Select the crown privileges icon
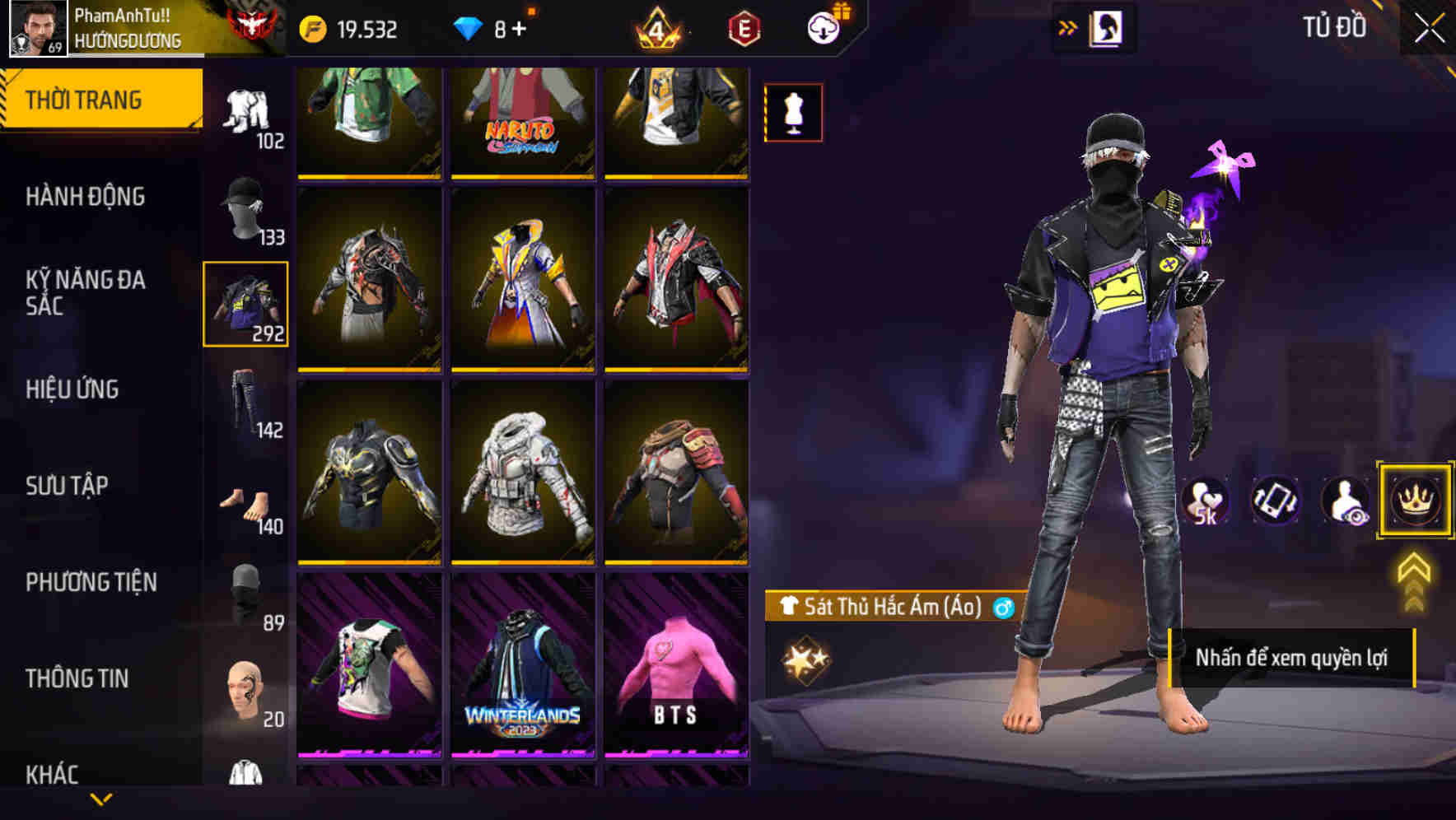Image resolution: width=1456 pixels, height=820 pixels. pyautogui.click(x=1413, y=501)
